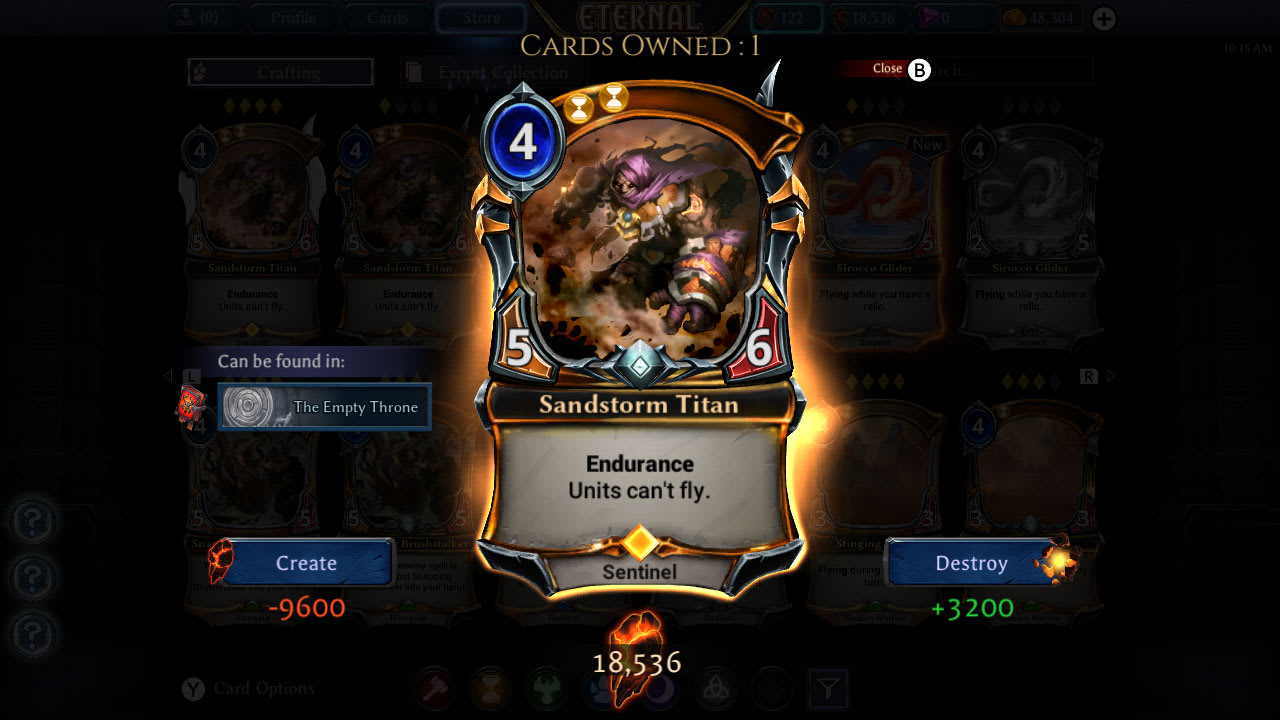
Task: Open The Empty Throne set link
Action: pos(324,407)
